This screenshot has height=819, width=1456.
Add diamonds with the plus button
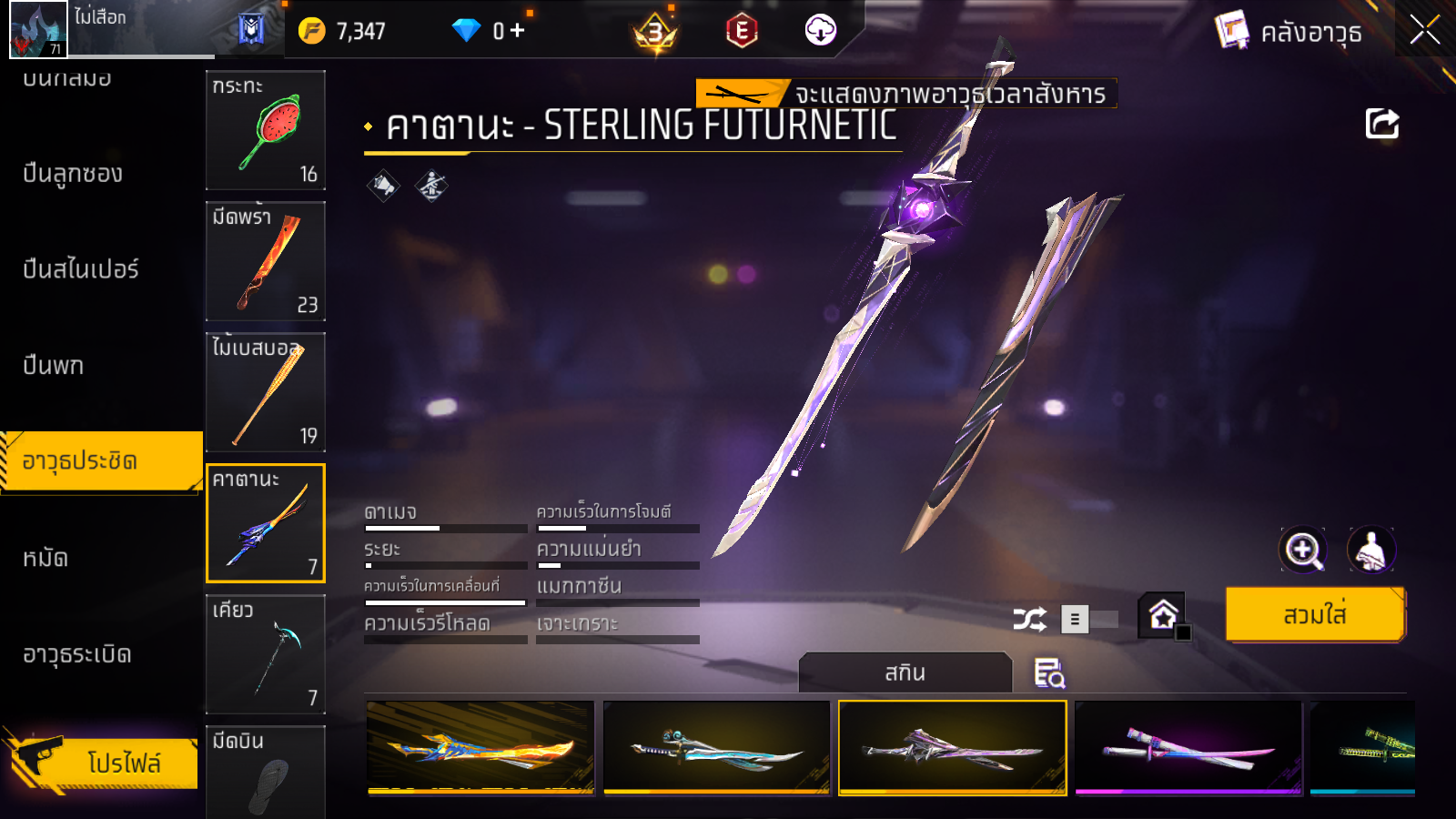tap(518, 31)
